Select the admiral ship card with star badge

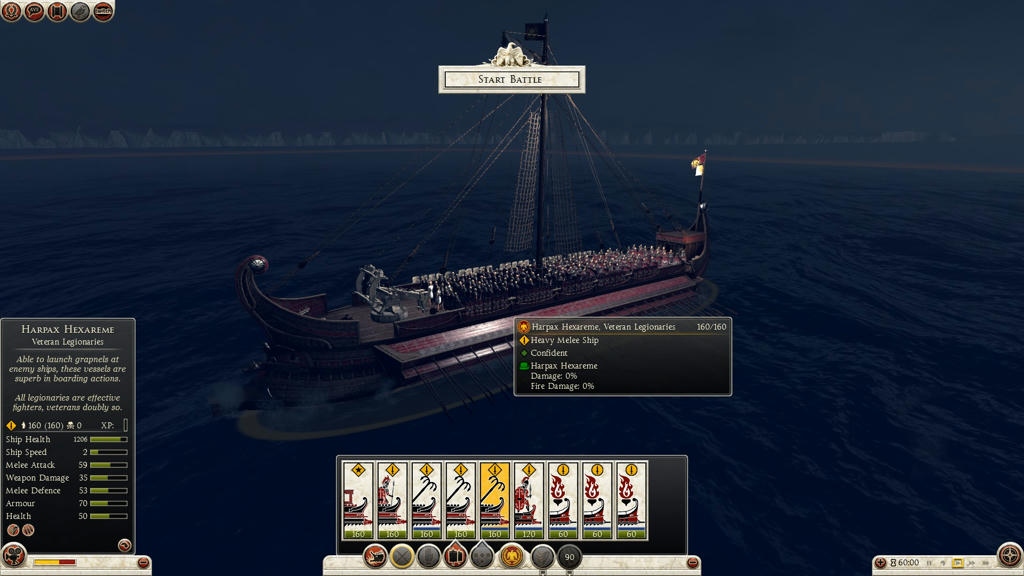pyautogui.click(x=358, y=500)
